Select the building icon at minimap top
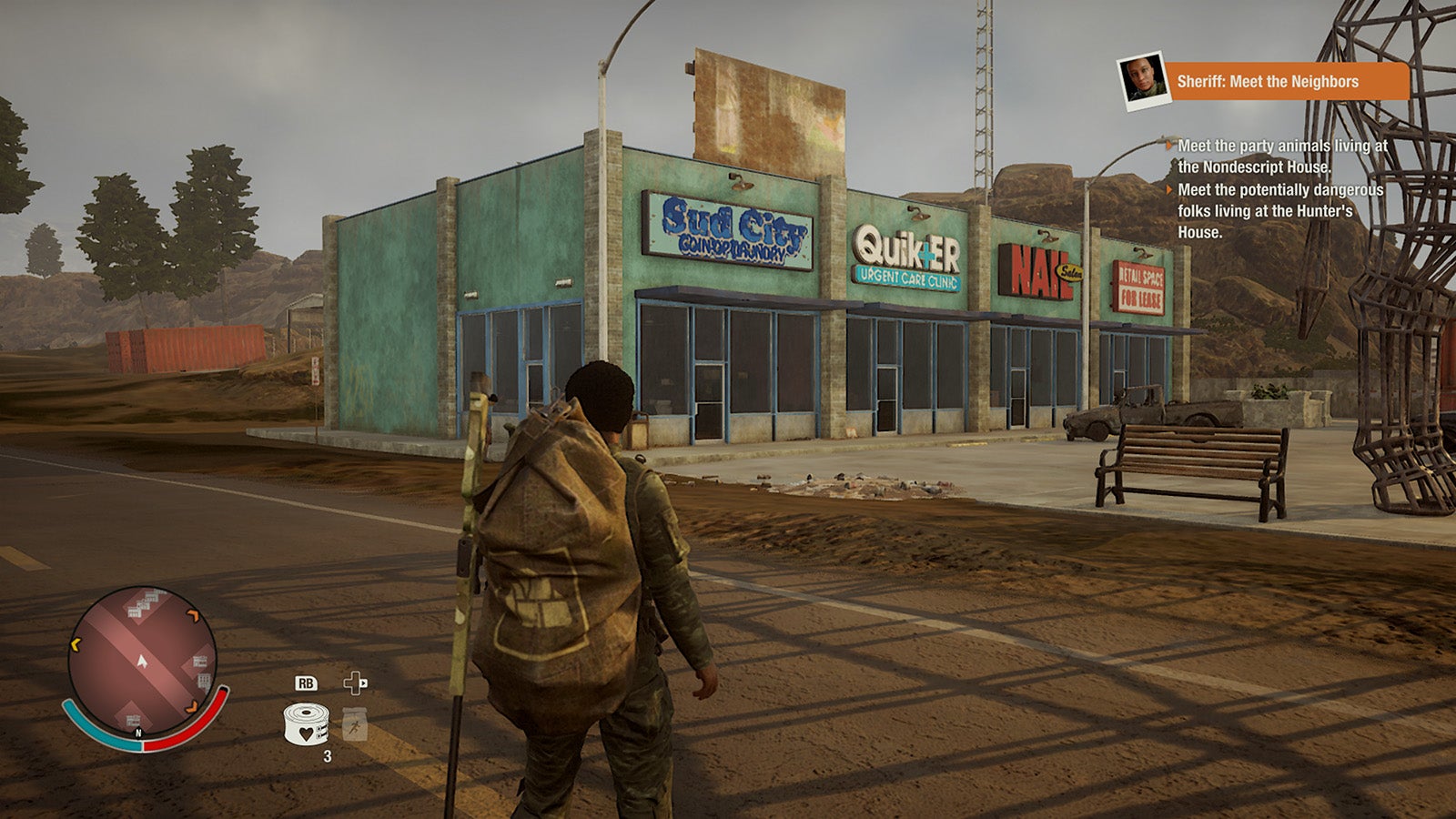 pyautogui.click(x=144, y=603)
